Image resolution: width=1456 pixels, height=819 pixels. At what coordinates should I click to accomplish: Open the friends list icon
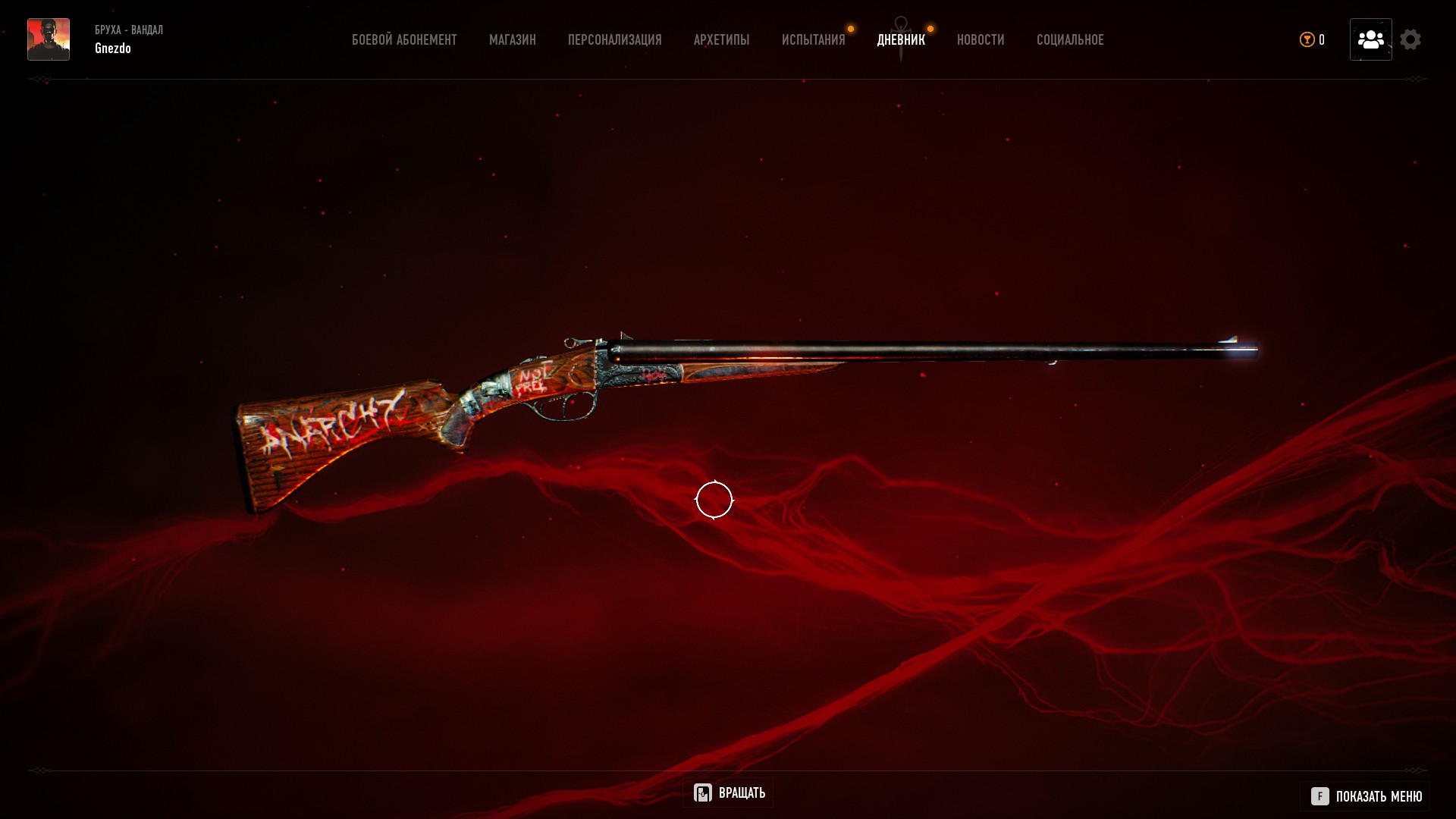[1370, 39]
